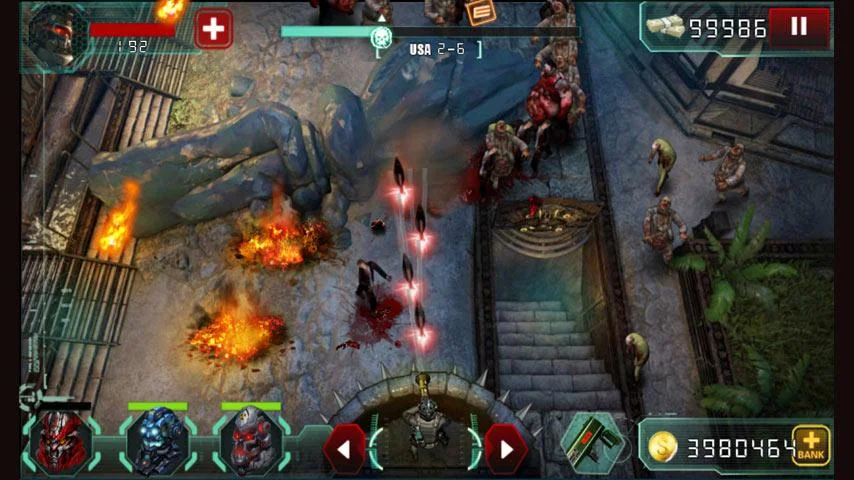This screenshot has height=480, width=854.
Task: Pause the game
Action: 798,28
